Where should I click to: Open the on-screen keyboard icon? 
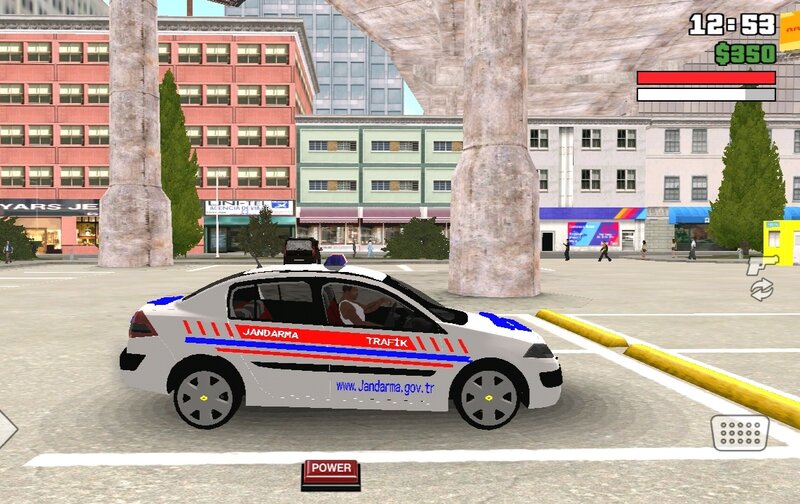740,433
